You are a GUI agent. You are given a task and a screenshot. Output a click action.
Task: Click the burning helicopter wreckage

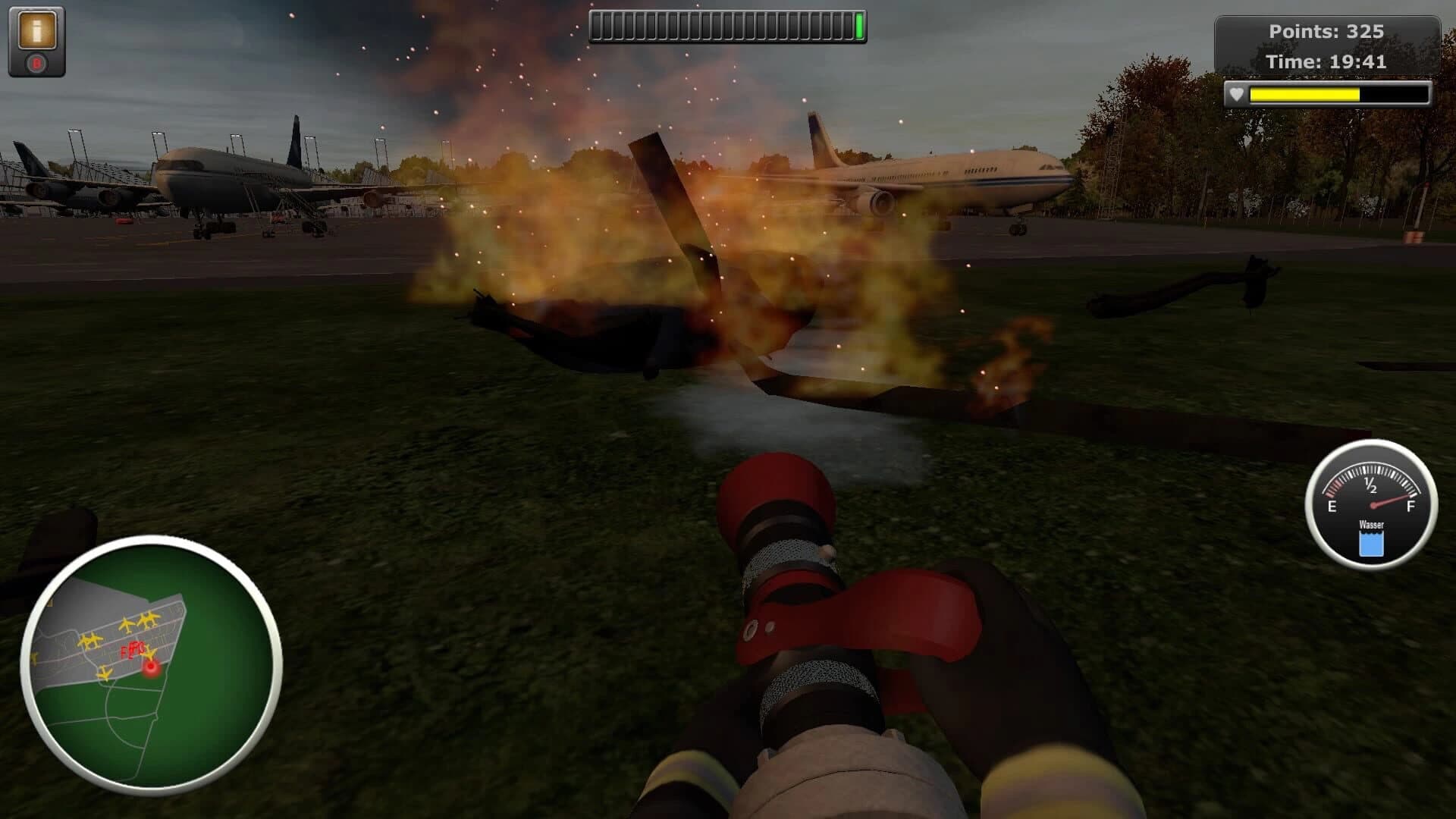pyautogui.click(x=682, y=318)
